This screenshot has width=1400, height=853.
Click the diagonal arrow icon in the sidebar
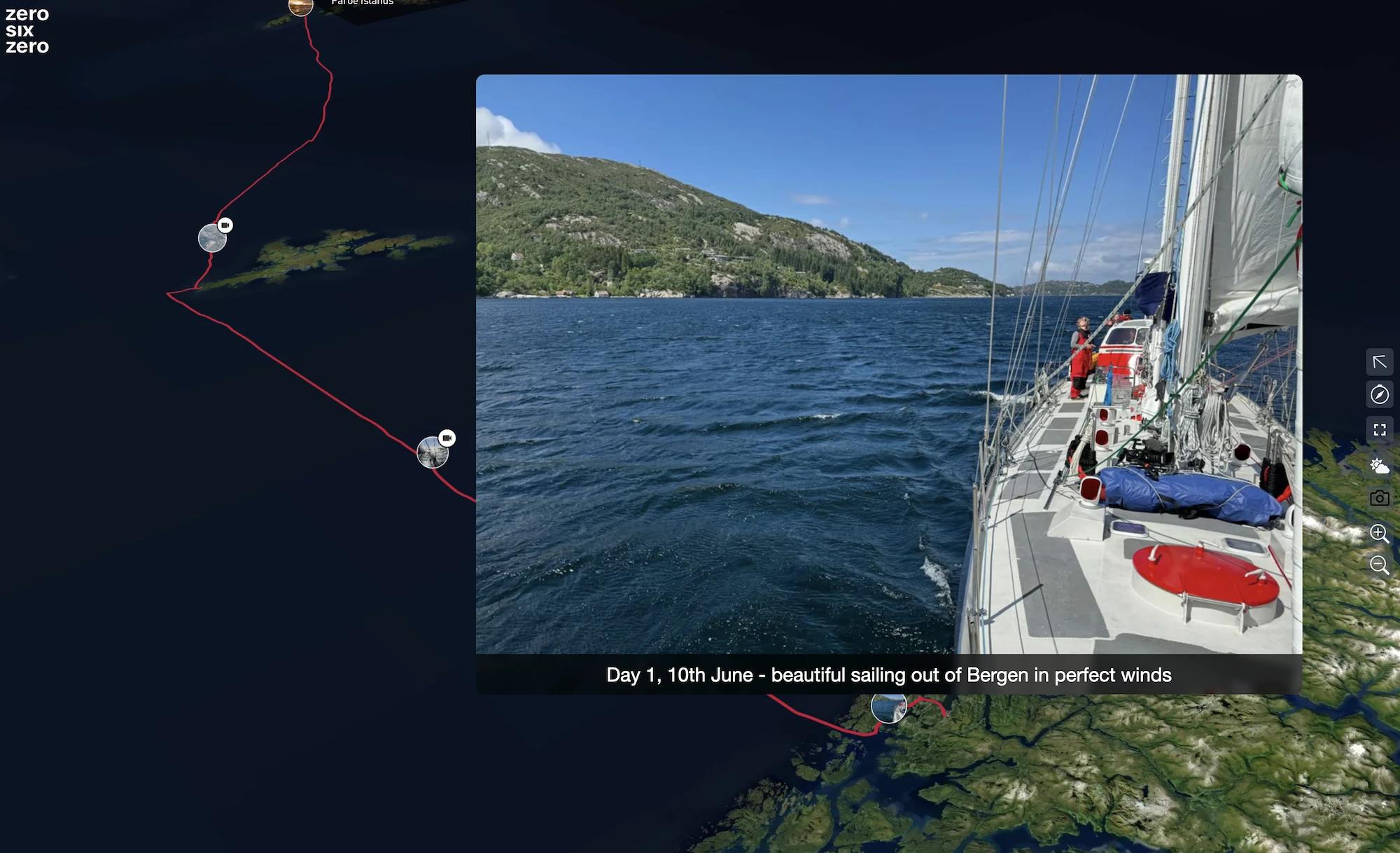pos(1379,362)
